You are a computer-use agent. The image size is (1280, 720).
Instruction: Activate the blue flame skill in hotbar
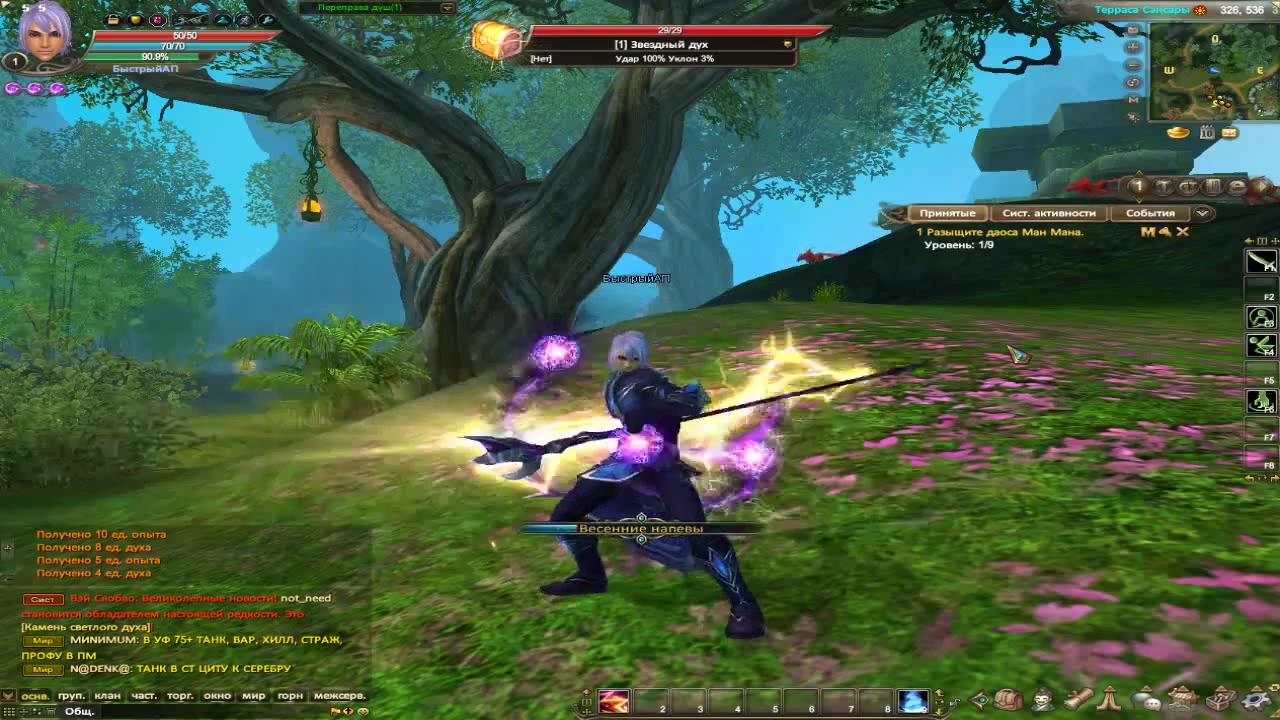[912, 702]
